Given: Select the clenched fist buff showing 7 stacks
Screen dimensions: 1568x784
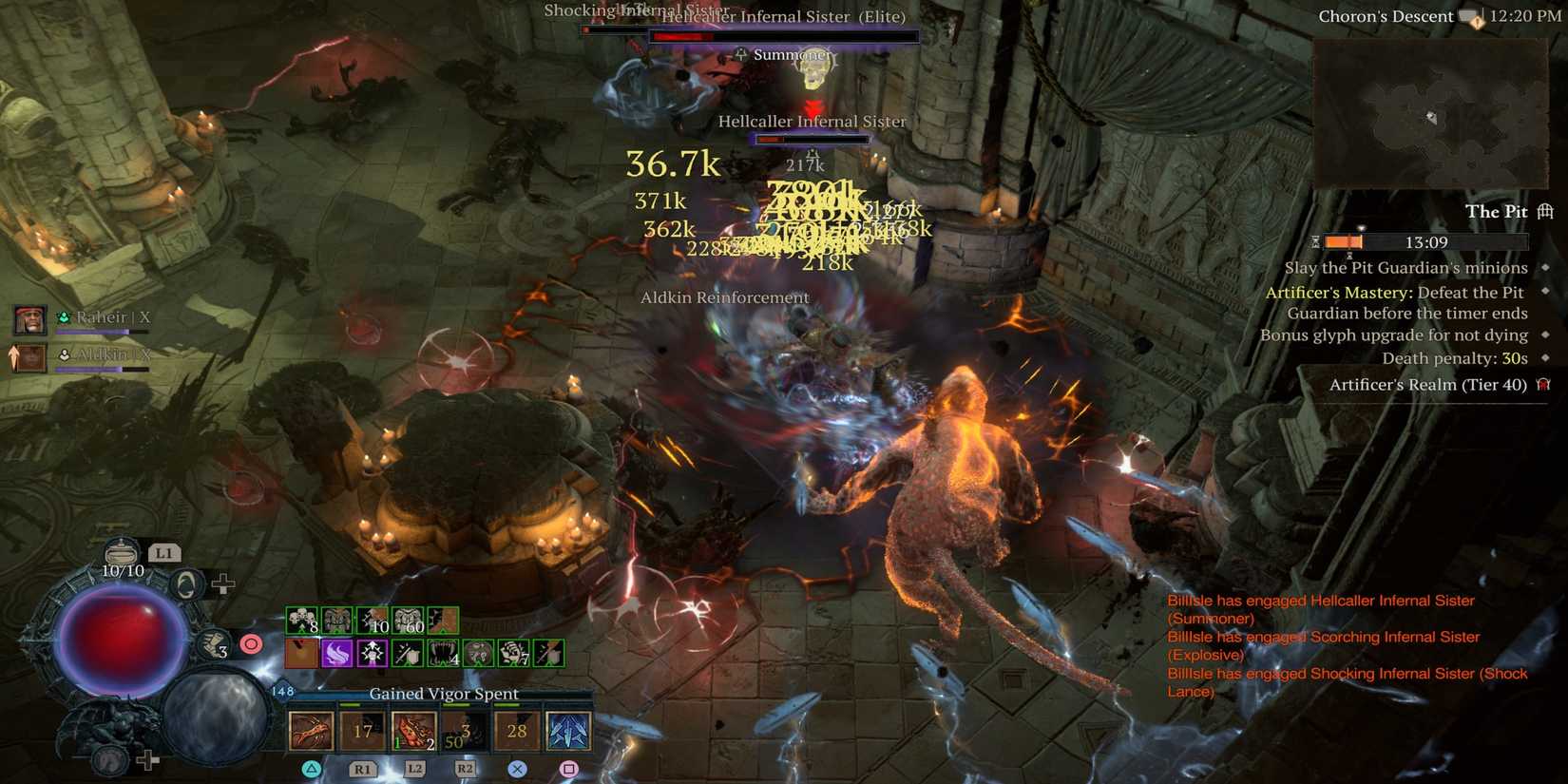Looking at the screenshot, I should pos(513,654).
